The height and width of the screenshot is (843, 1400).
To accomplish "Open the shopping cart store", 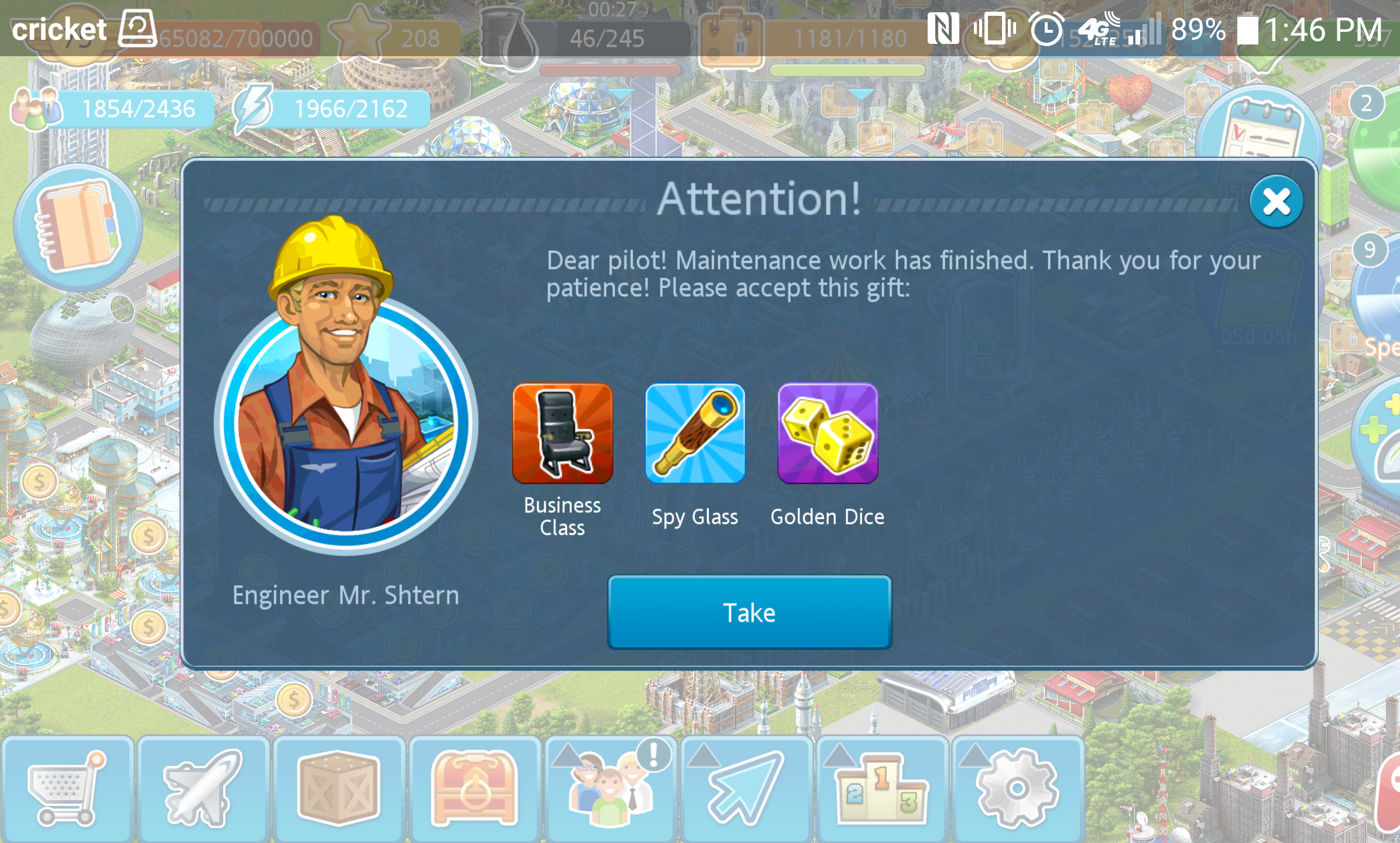I will (67, 788).
